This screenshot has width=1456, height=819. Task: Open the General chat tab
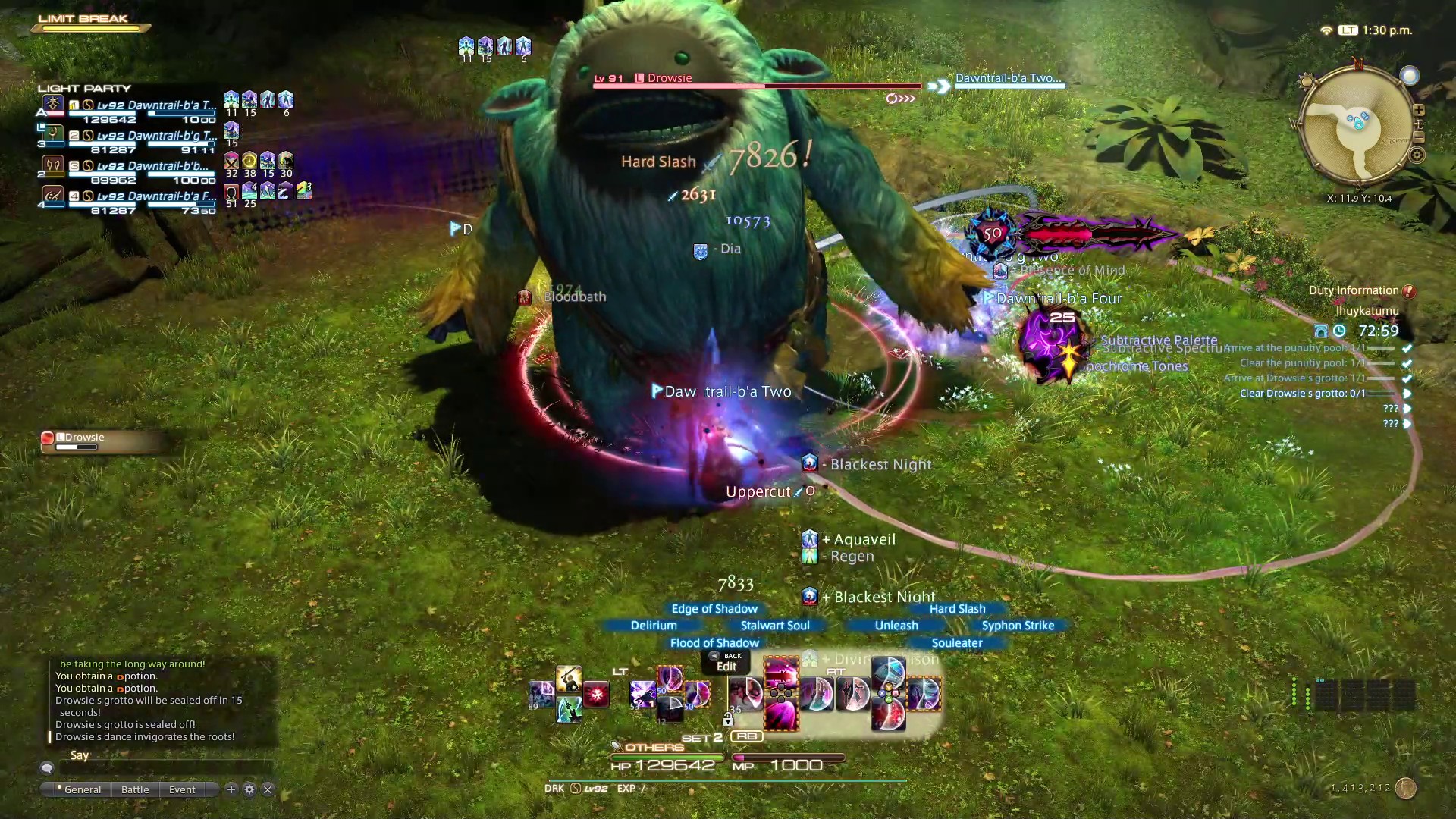[x=82, y=789]
